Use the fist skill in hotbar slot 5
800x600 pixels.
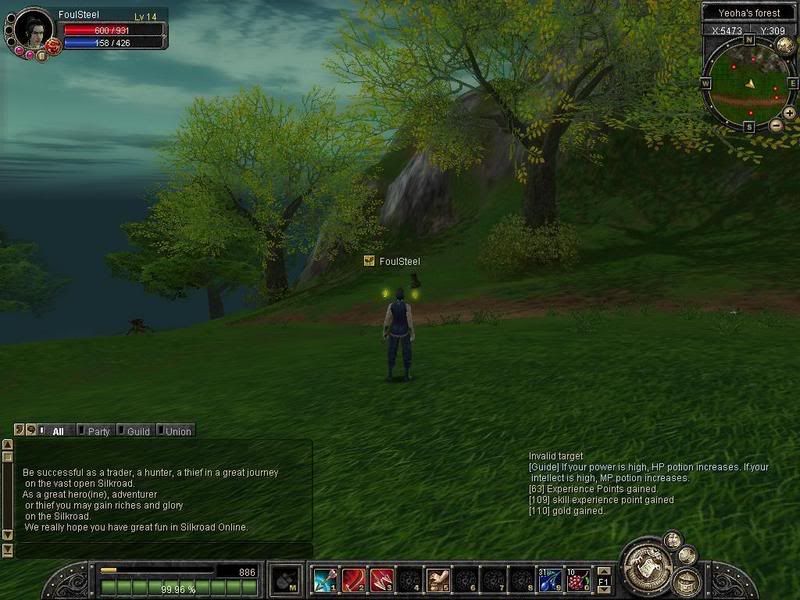click(438, 579)
